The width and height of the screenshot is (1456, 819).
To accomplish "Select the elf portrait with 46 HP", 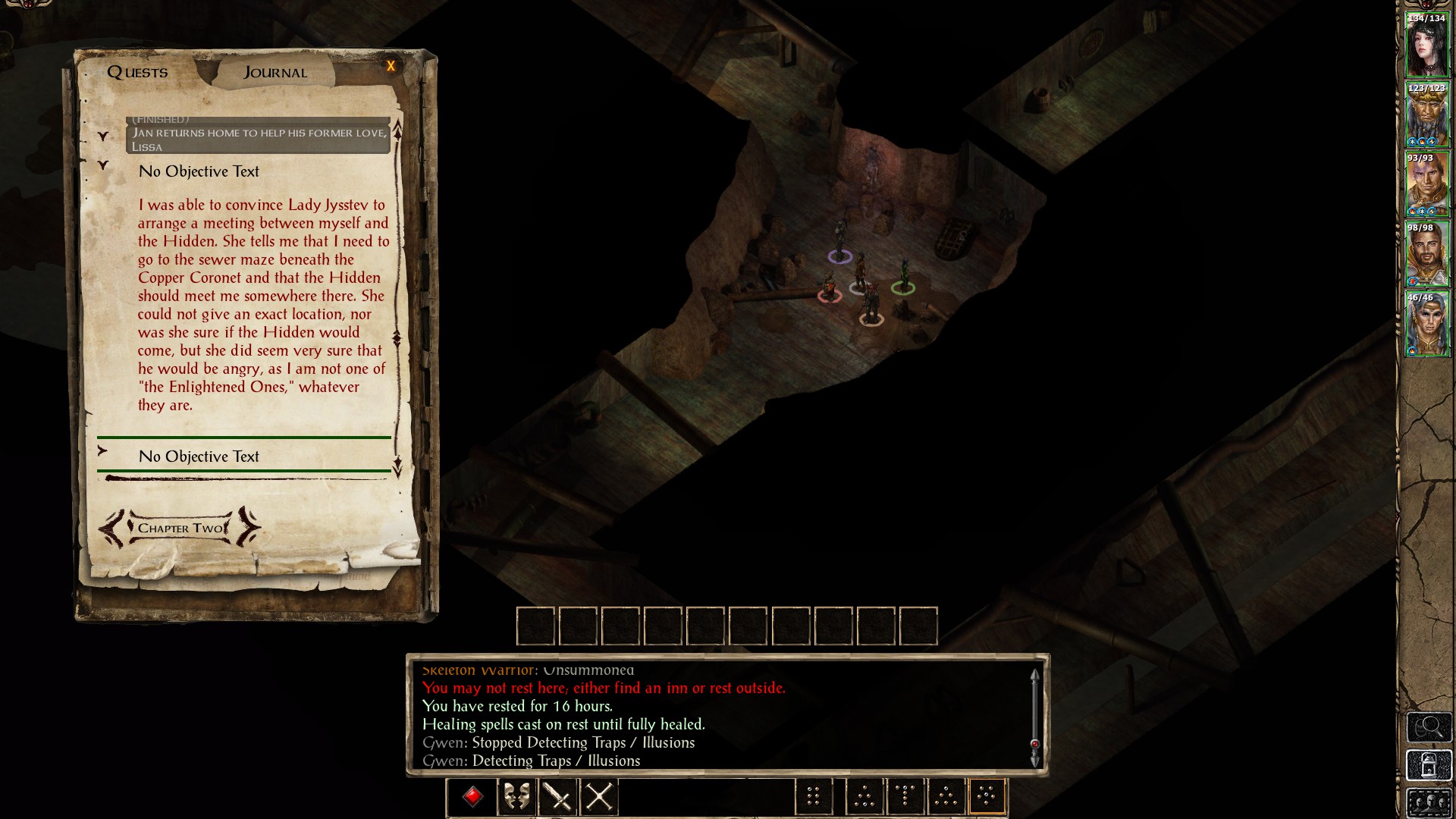I will 1426,324.
